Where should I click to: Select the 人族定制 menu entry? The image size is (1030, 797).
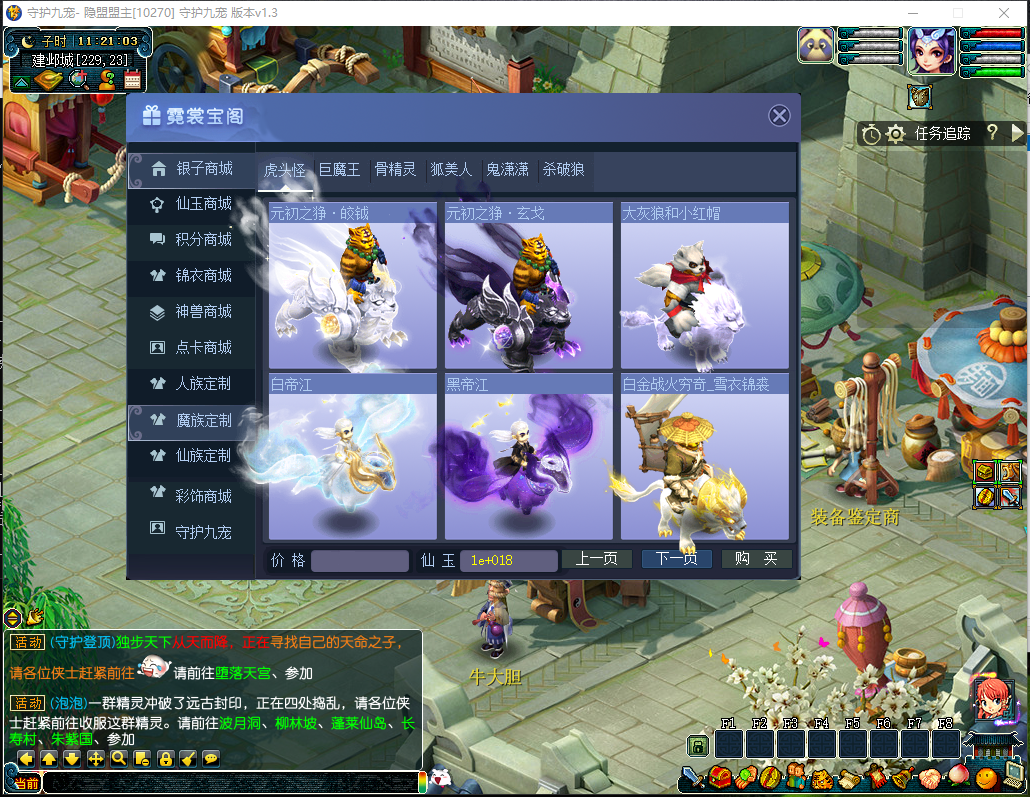(191, 384)
